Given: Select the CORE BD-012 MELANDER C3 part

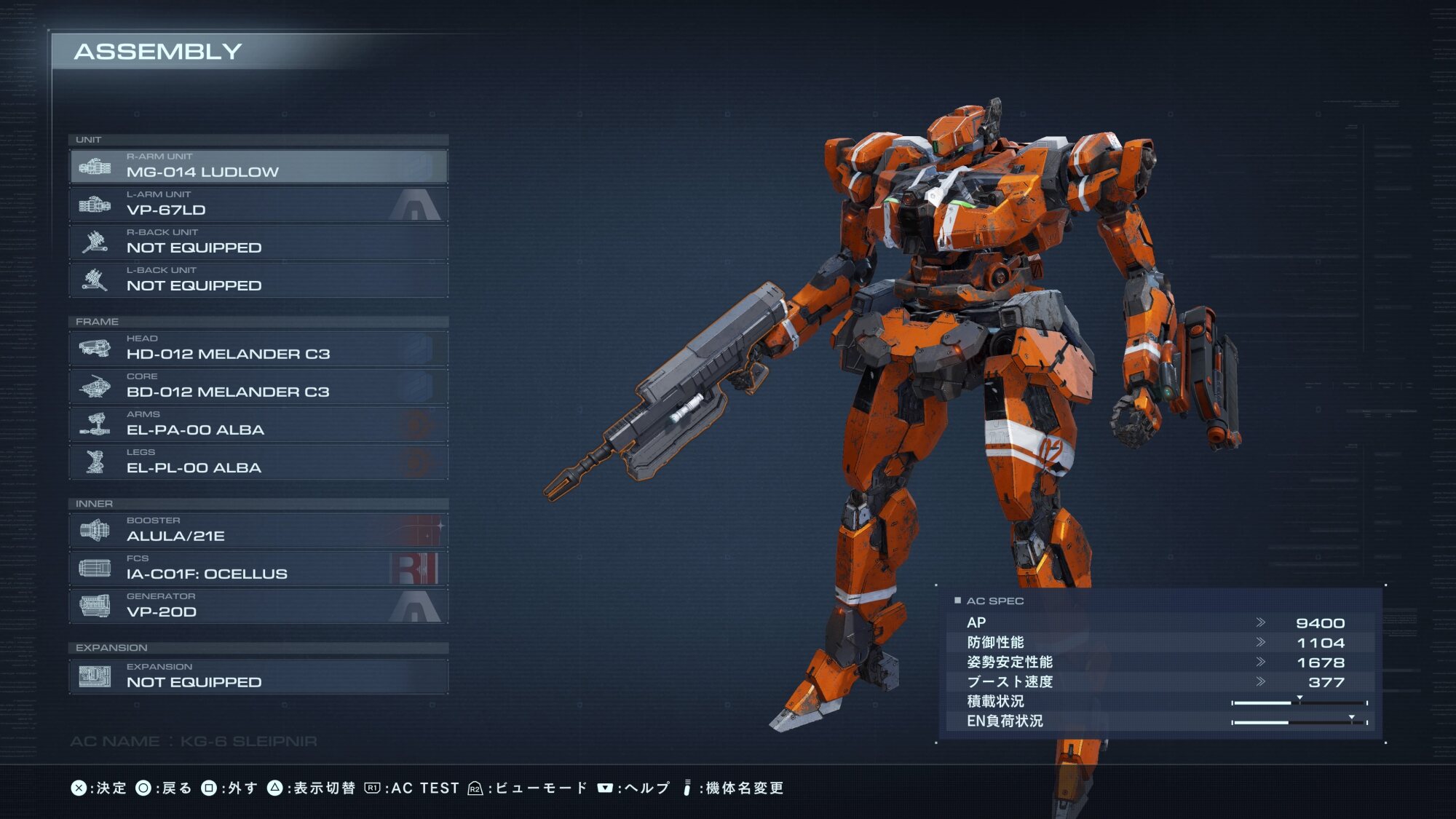Looking at the screenshot, I should coord(258,386).
